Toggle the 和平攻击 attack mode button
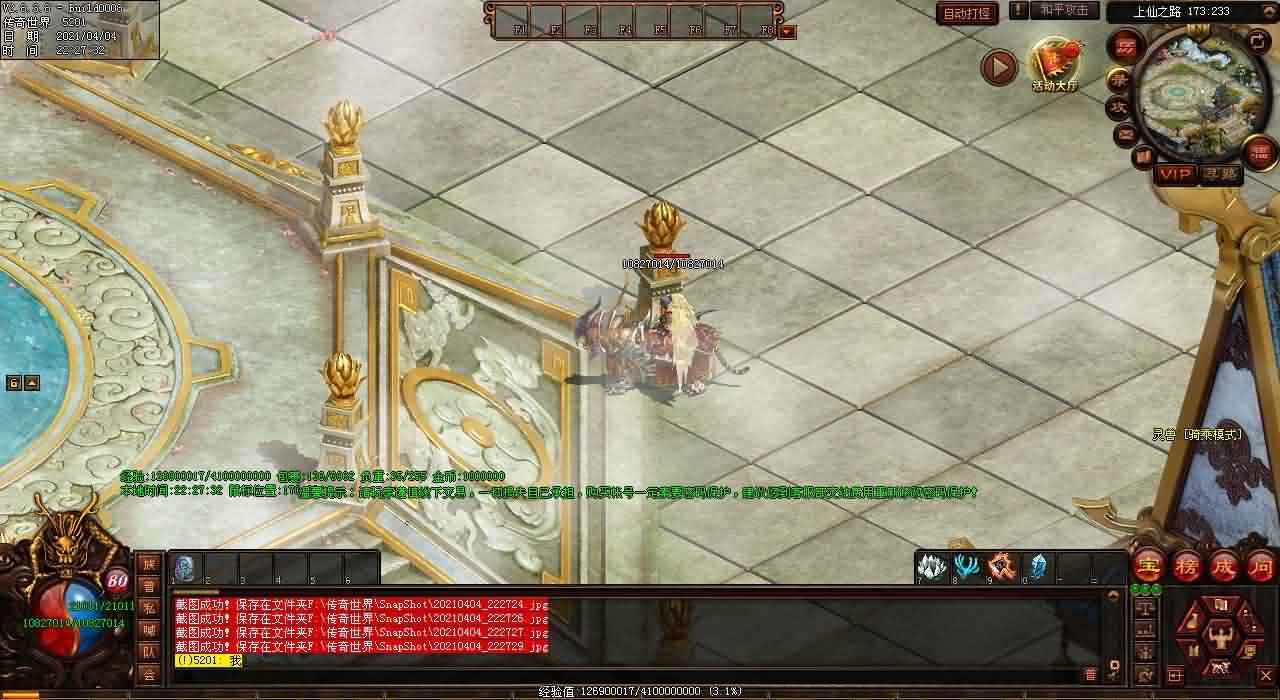 click(x=1064, y=11)
